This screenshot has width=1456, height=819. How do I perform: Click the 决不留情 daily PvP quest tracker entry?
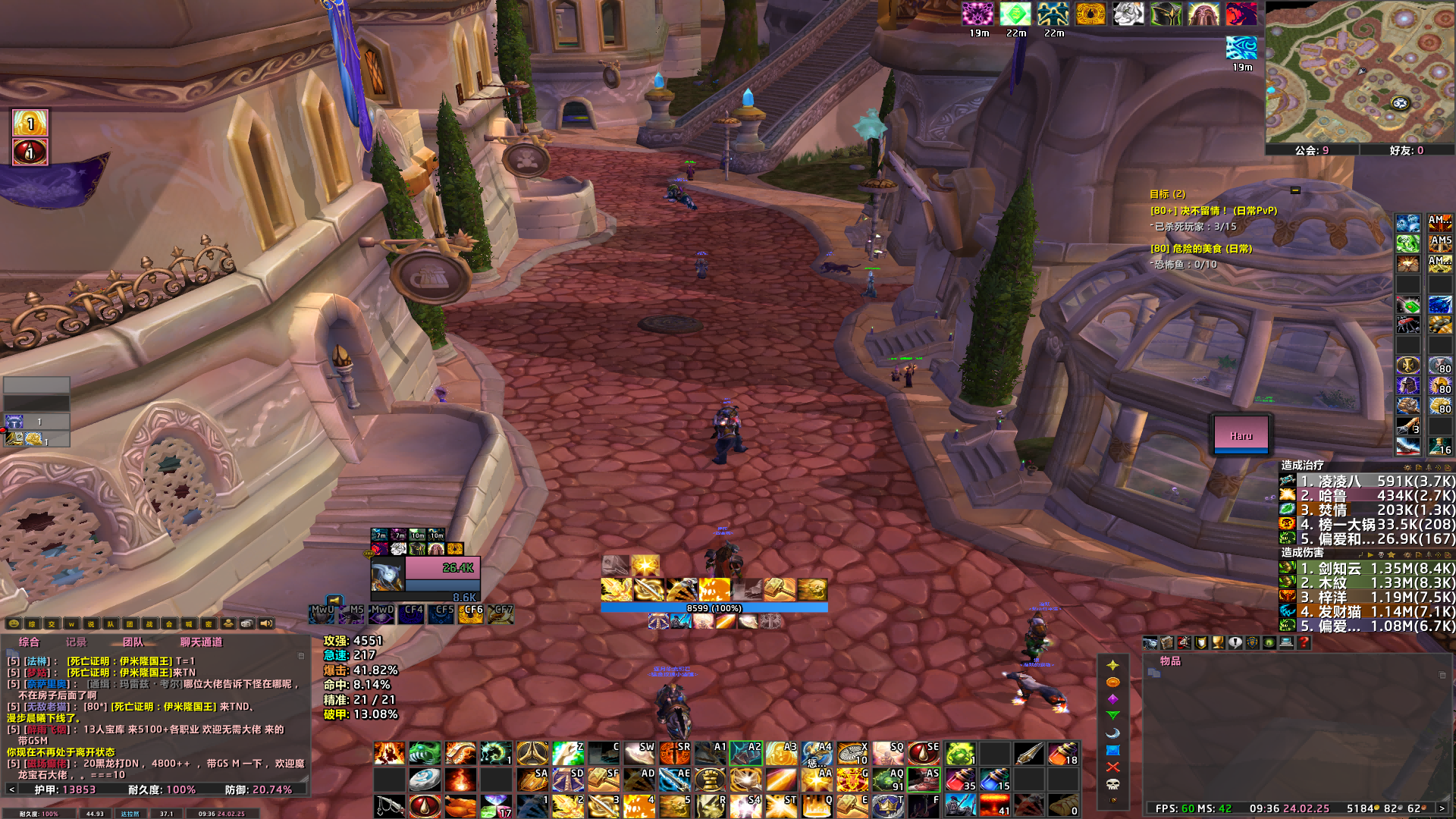pyautogui.click(x=1213, y=211)
